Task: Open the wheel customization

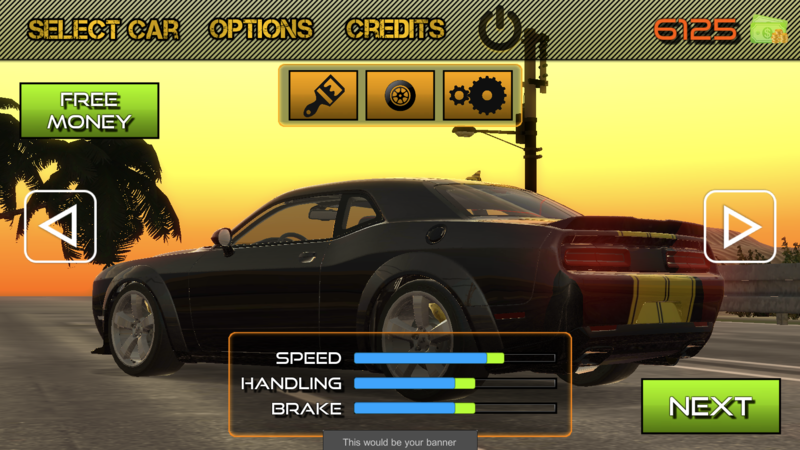Action: (400, 96)
